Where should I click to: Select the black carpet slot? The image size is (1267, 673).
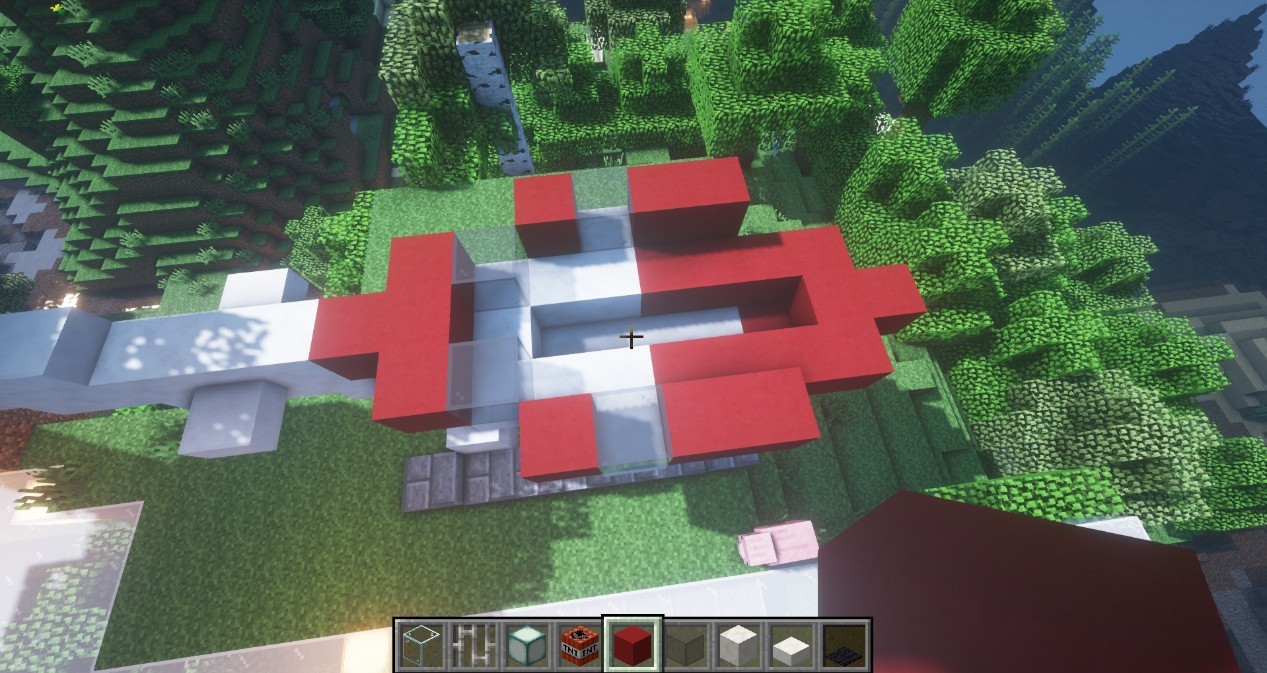[x=846, y=645]
